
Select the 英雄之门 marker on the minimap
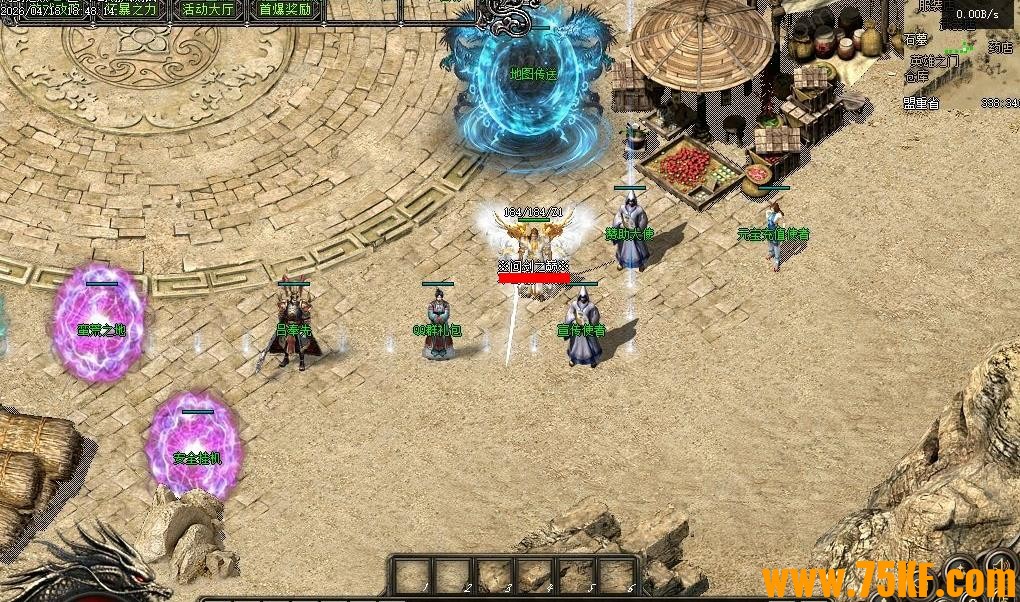point(933,61)
